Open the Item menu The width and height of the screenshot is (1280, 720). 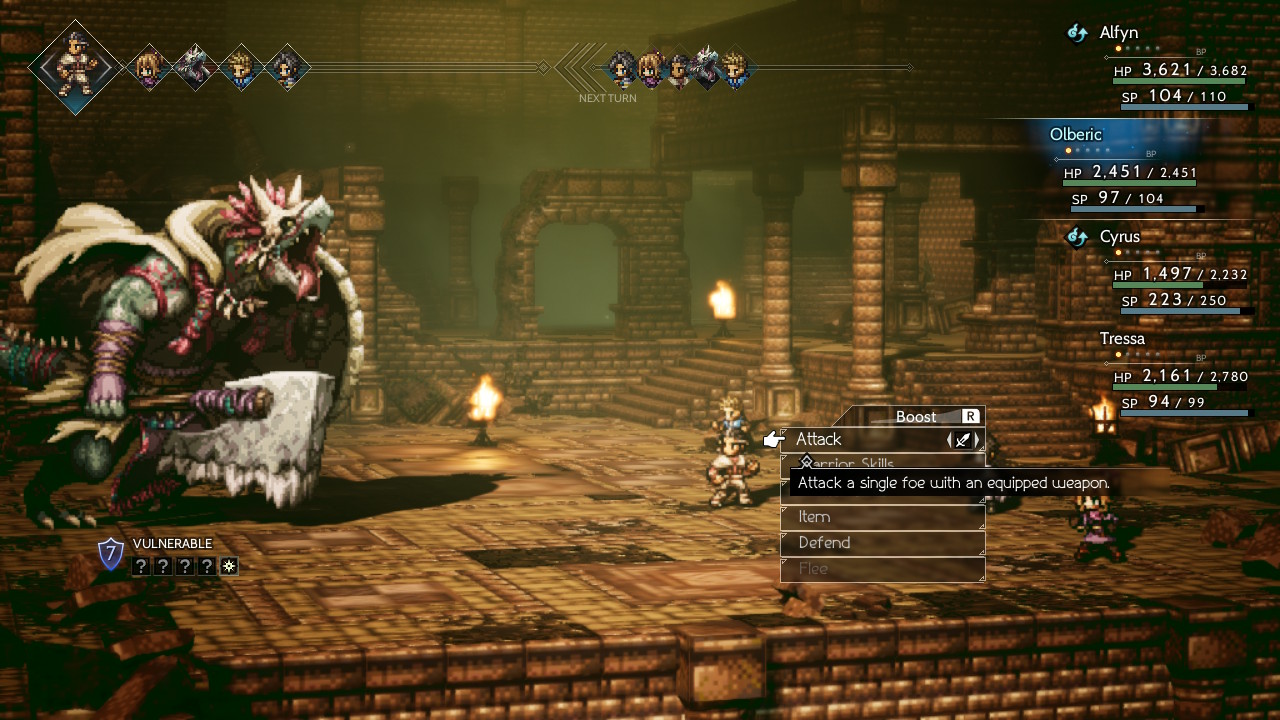point(880,517)
